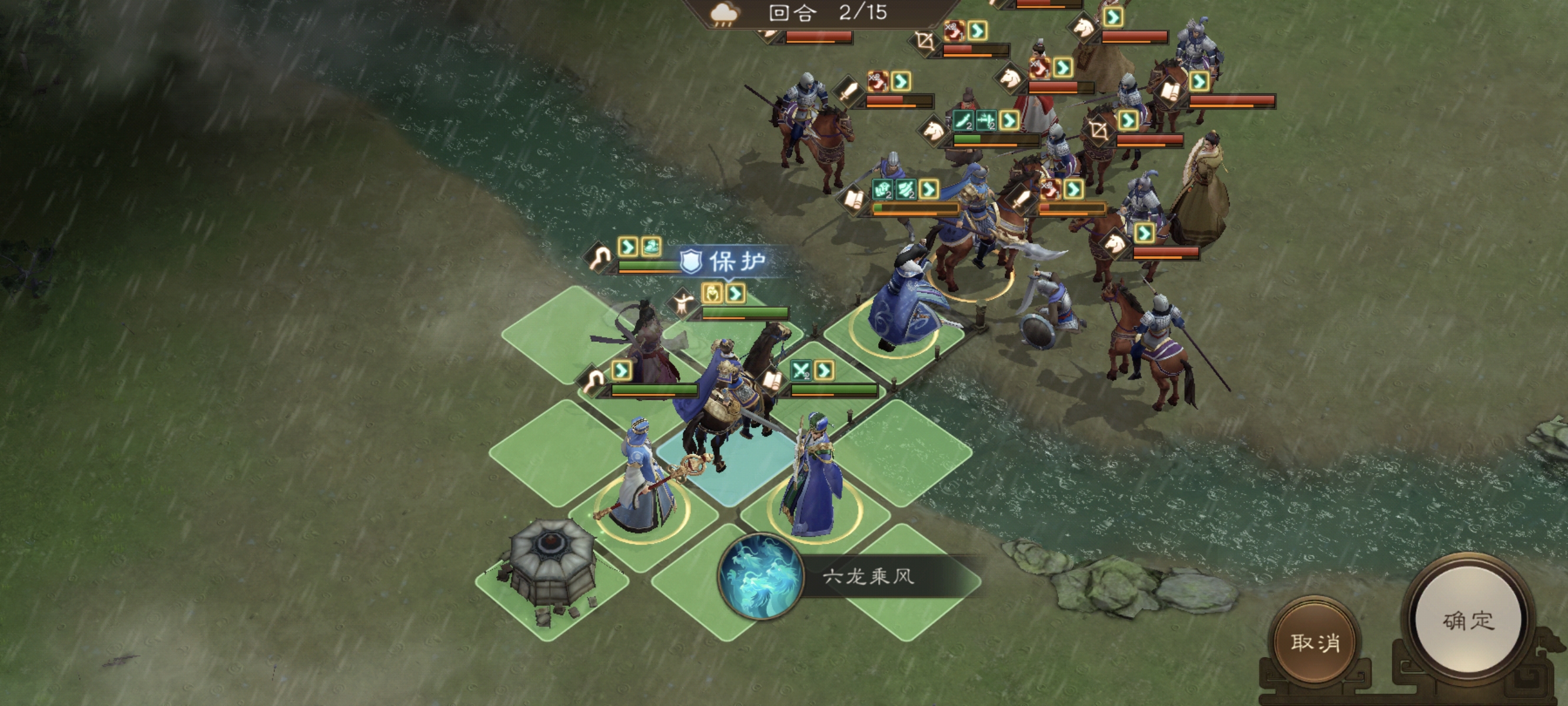
Task: Expand the chevron beside the 保护 unit's buffs
Action: [x=736, y=294]
